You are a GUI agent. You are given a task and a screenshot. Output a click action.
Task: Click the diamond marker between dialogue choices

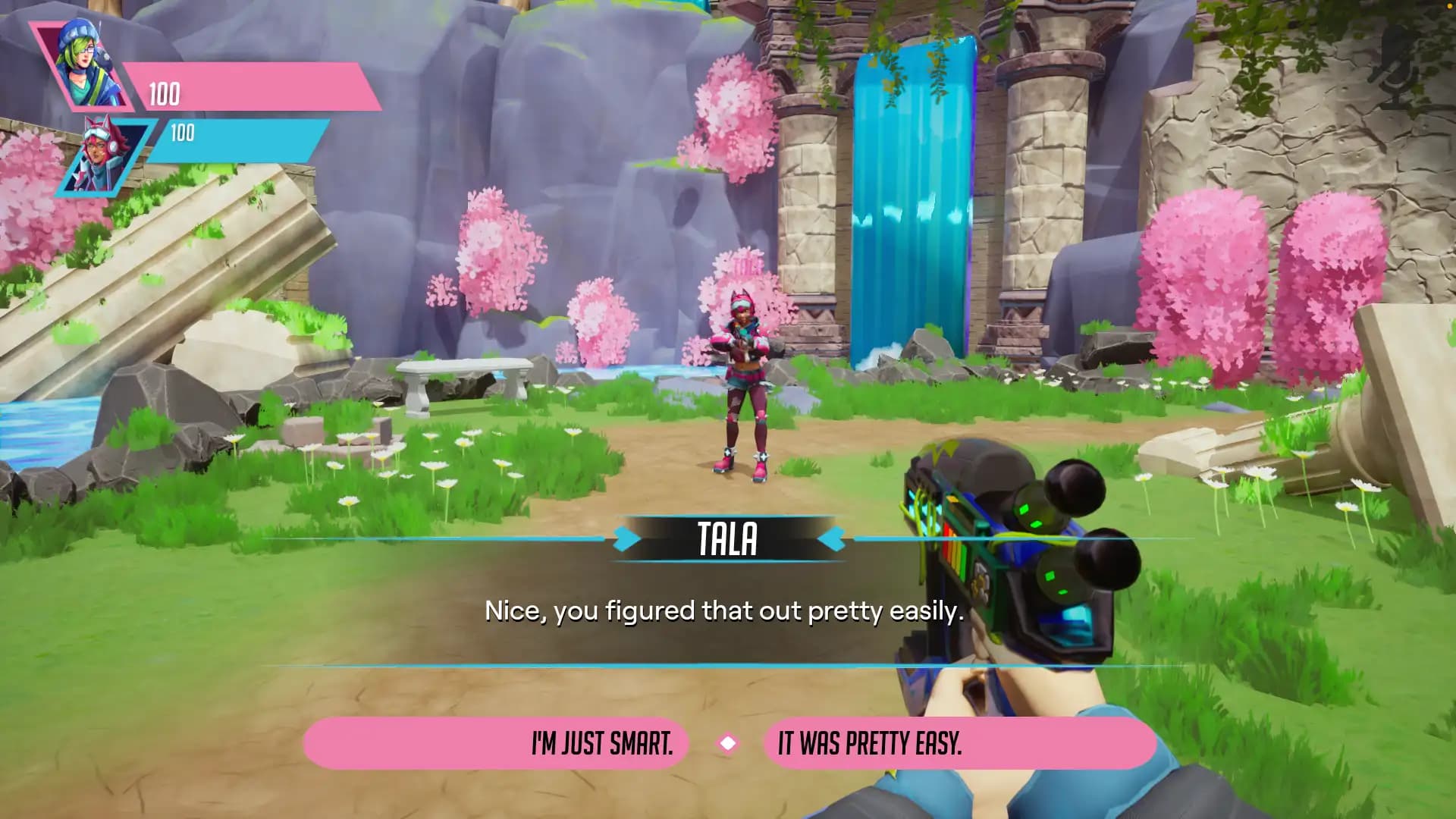pyautogui.click(x=729, y=744)
